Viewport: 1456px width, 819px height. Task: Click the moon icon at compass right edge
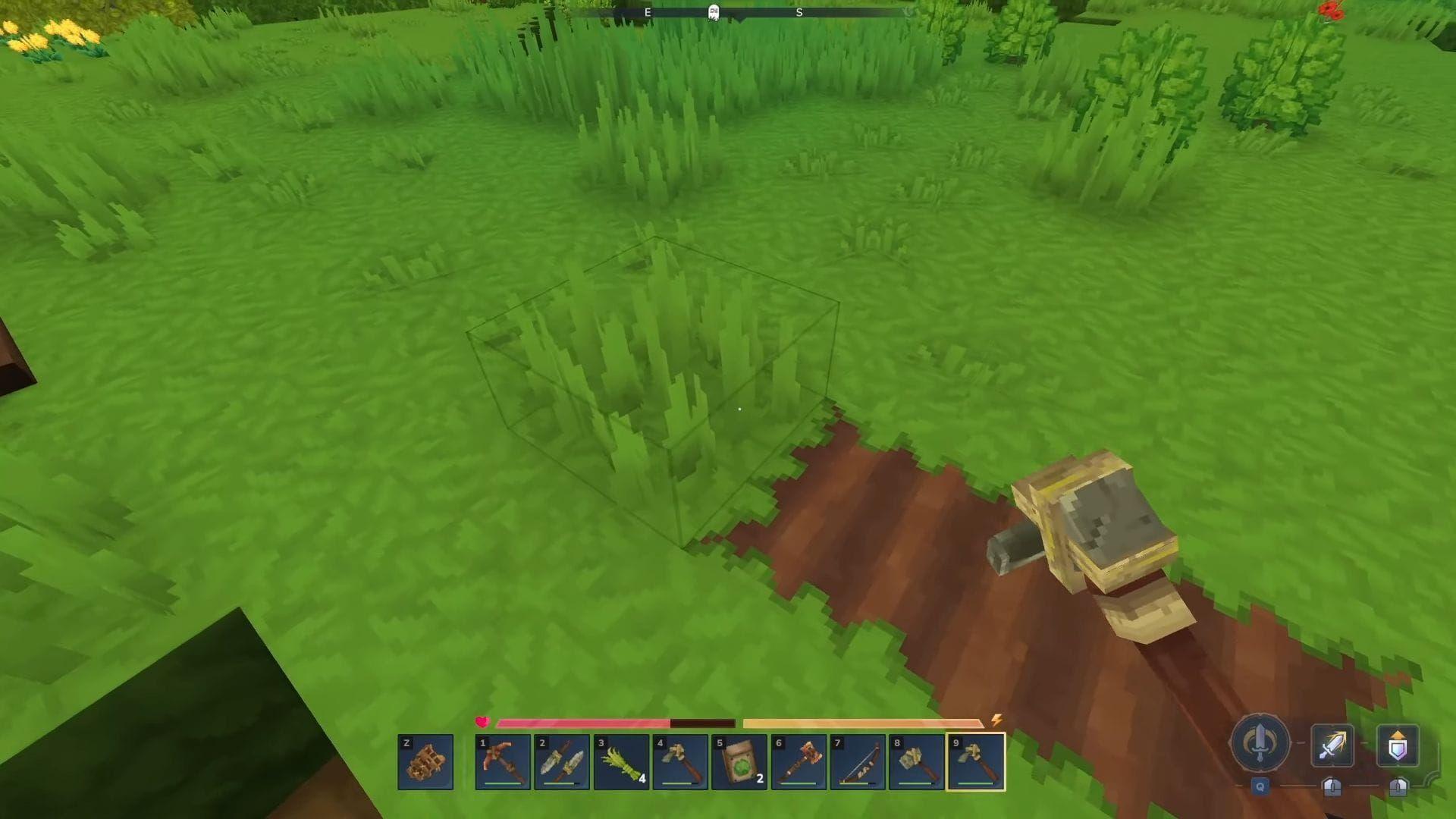click(907, 12)
